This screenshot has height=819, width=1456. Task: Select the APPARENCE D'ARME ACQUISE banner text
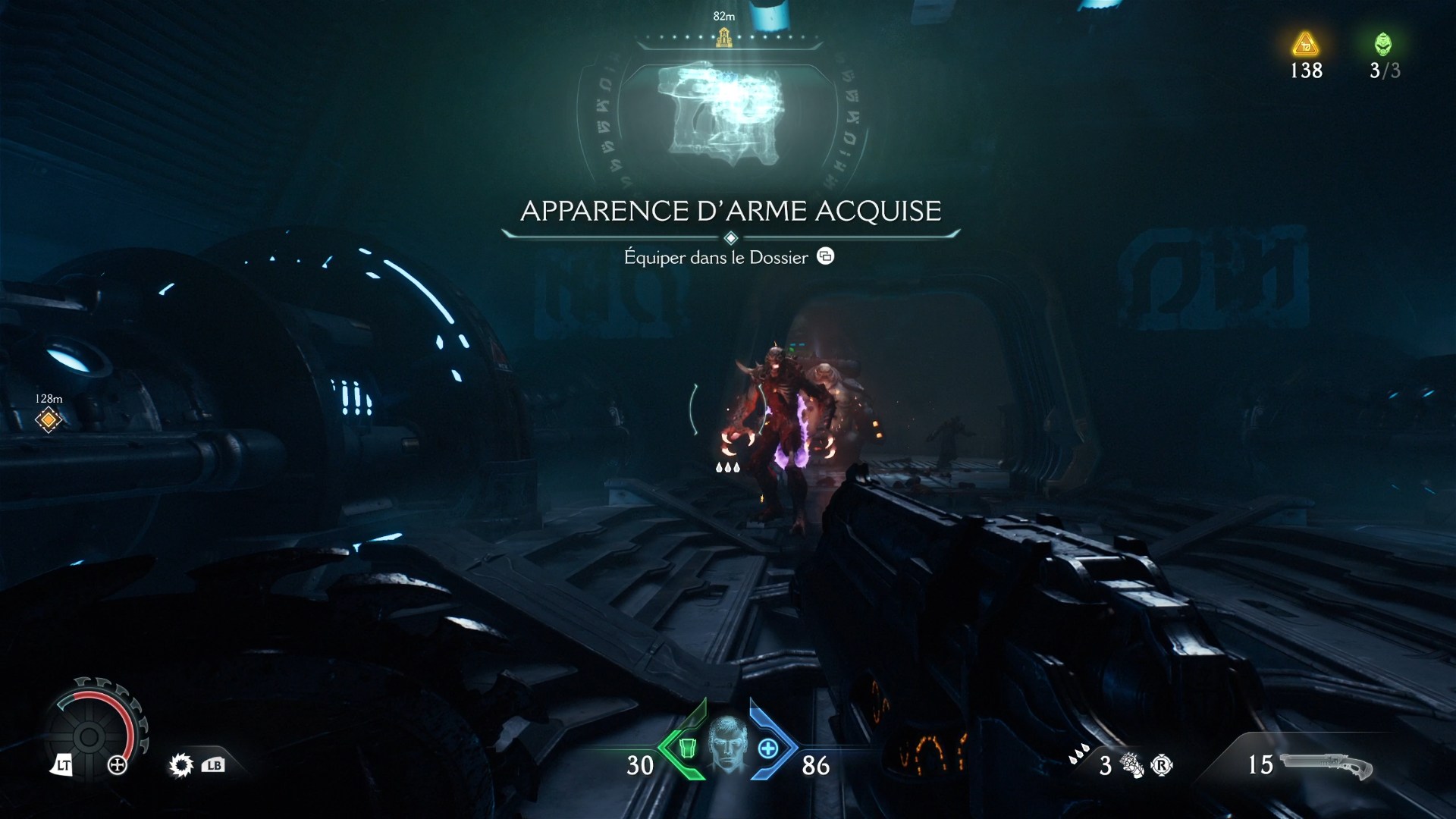[x=728, y=212]
